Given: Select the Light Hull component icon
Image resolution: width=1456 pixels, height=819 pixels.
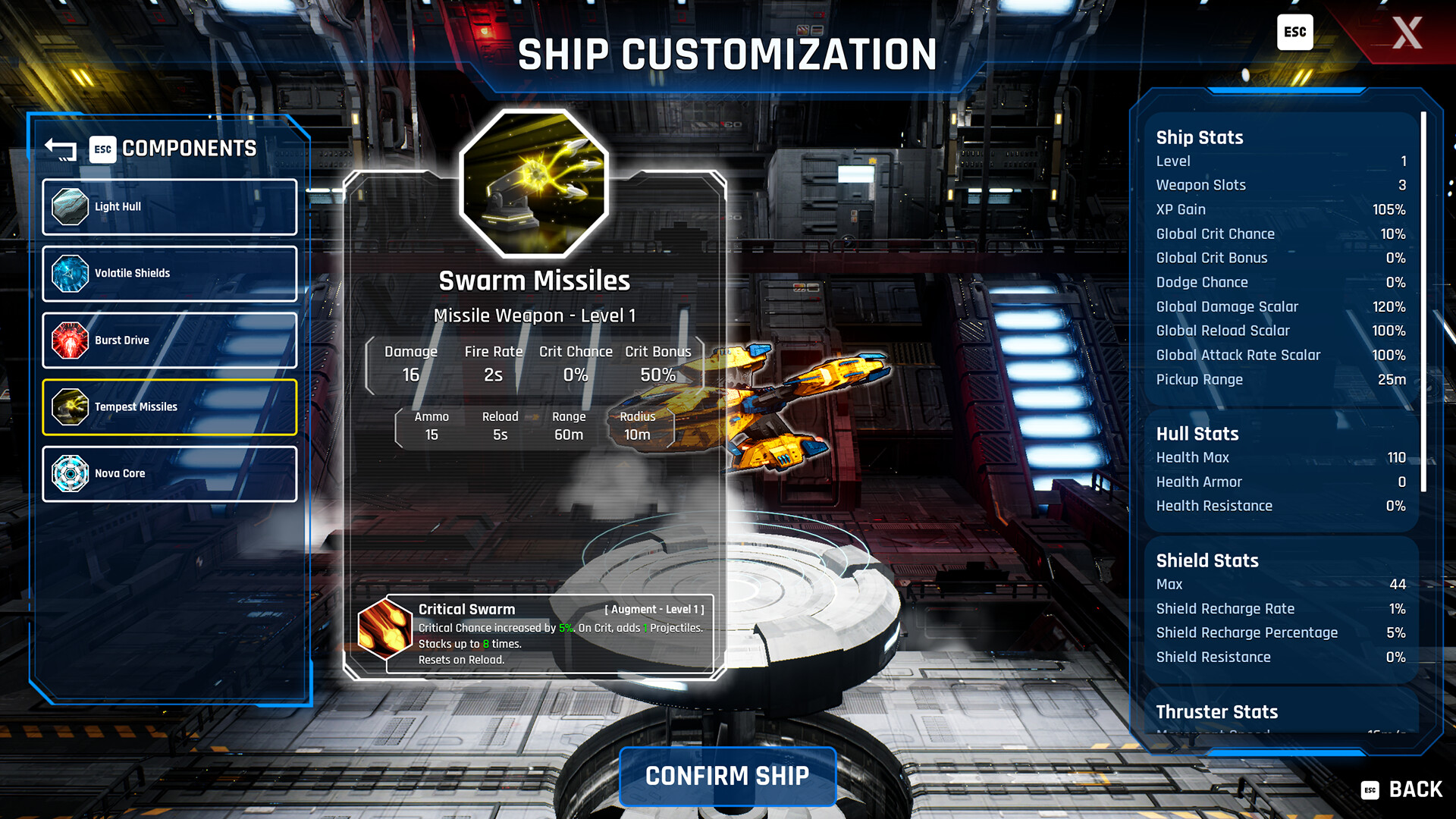Looking at the screenshot, I should (70, 206).
